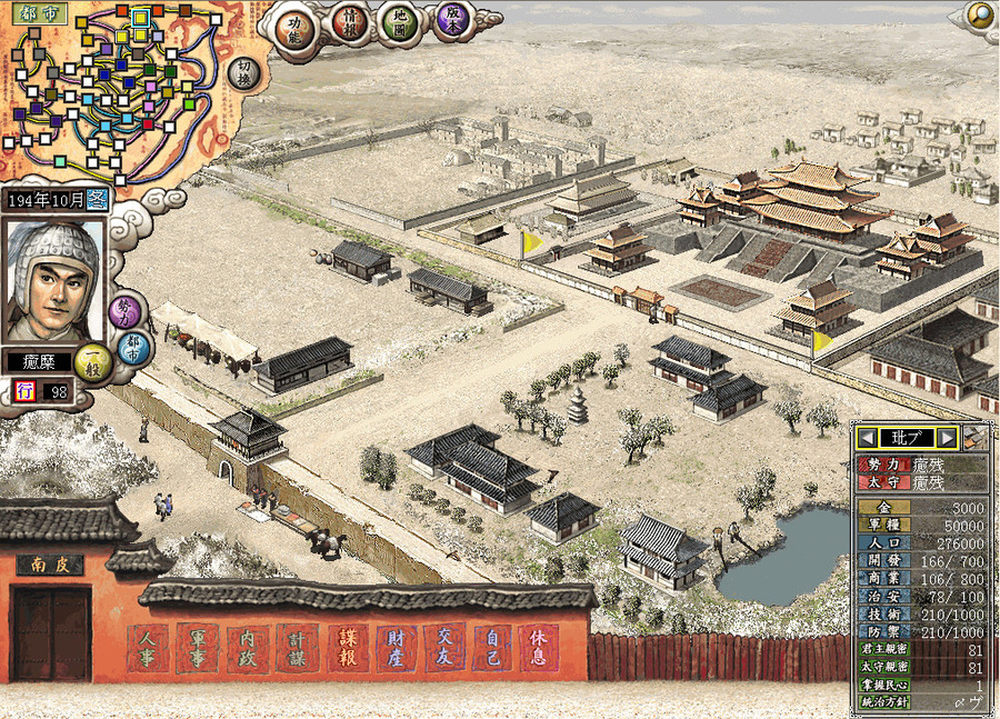1000x719 pixels.
Task: Click the yellow 一般 status orb
Action: click(x=94, y=361)
